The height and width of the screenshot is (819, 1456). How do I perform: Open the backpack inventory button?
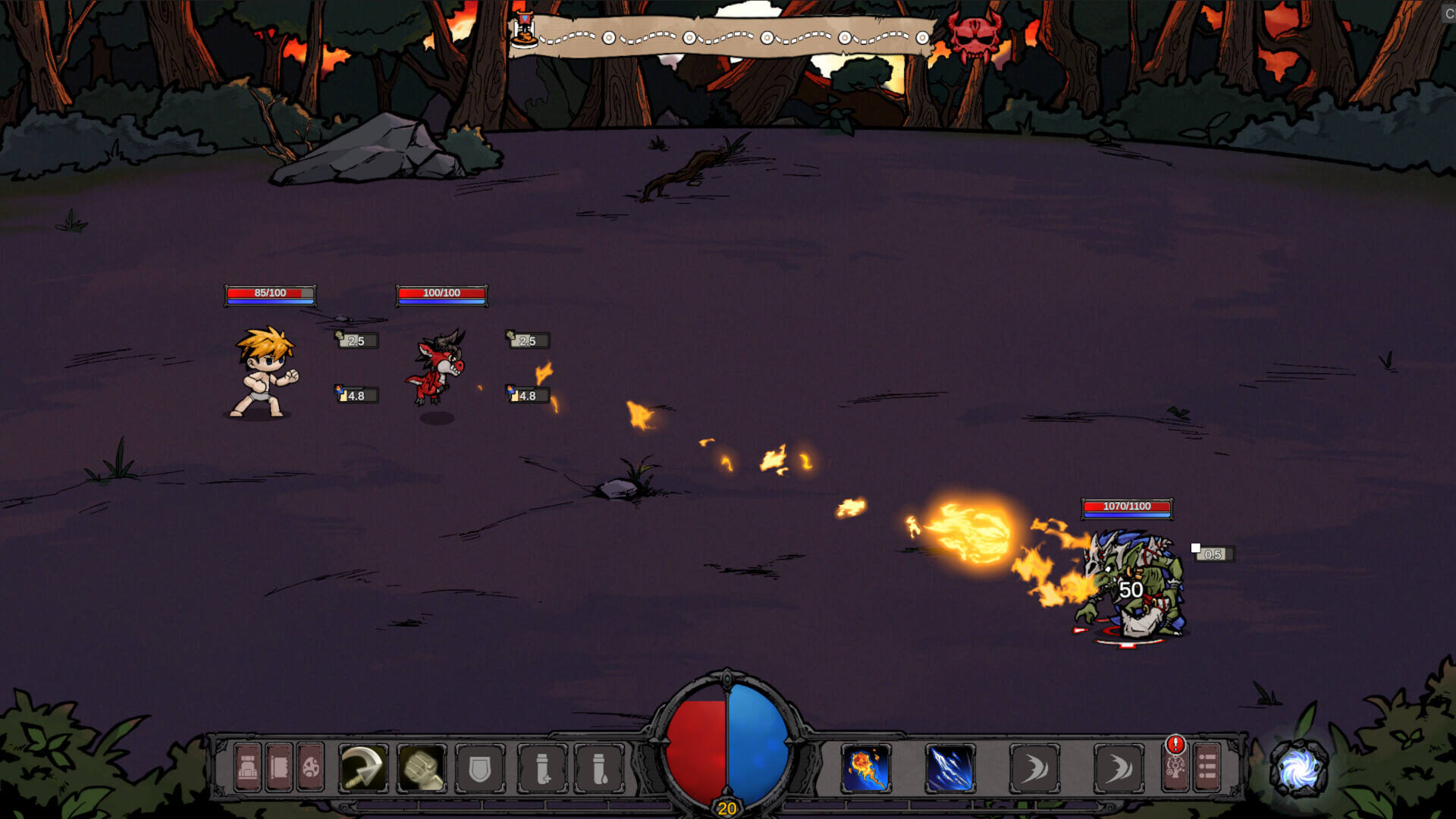(247, 768)
